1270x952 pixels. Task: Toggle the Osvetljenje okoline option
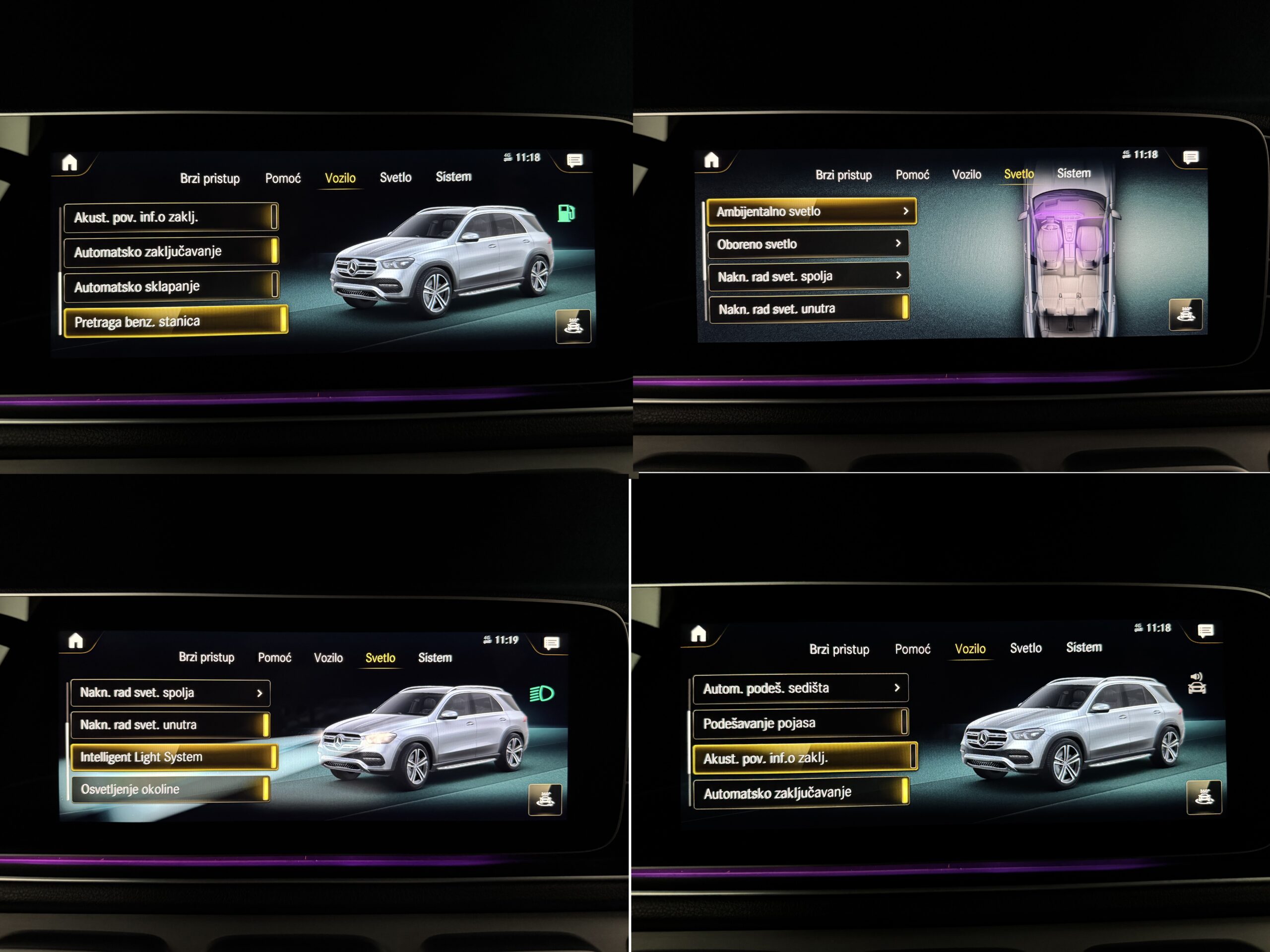point(170,789)
